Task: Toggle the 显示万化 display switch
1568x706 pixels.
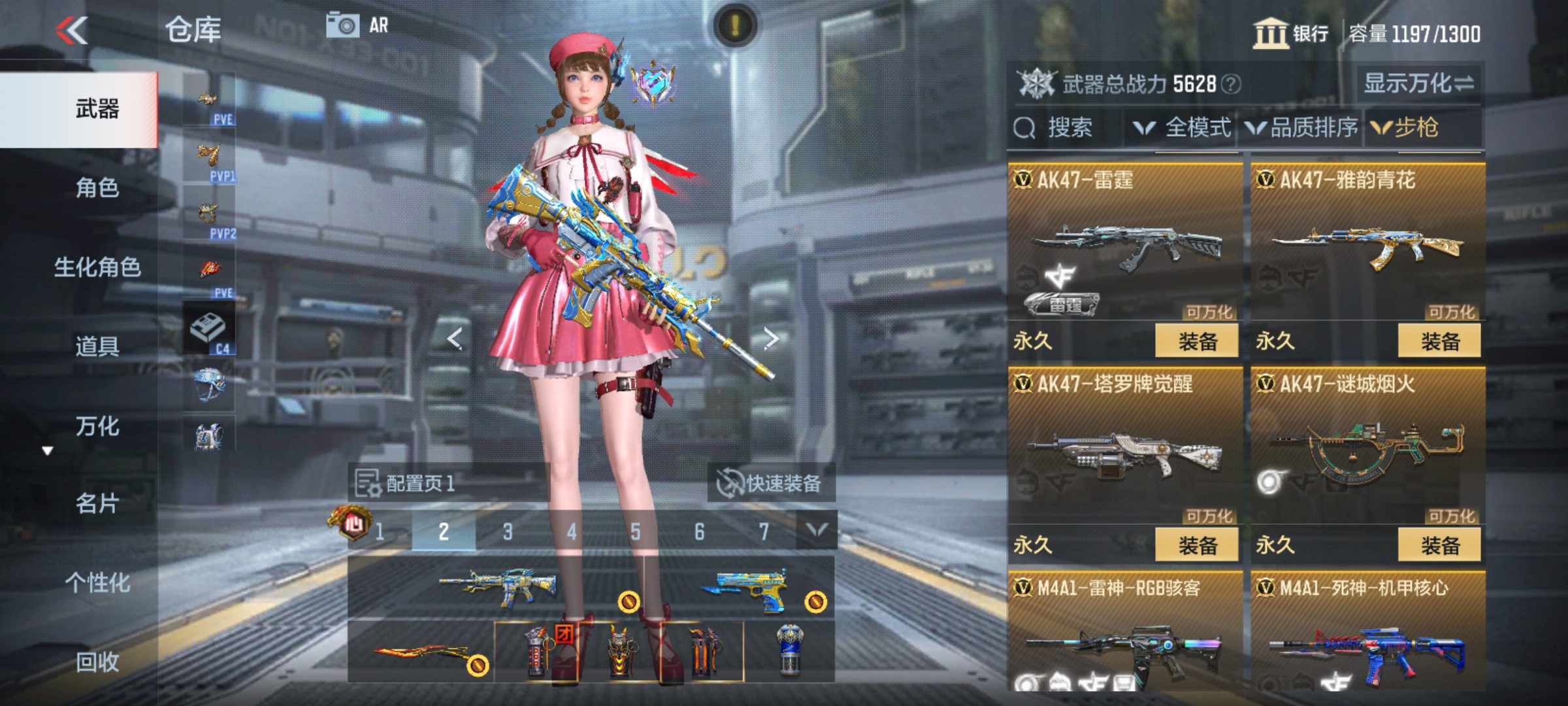Action: [x=1418, y=82]
